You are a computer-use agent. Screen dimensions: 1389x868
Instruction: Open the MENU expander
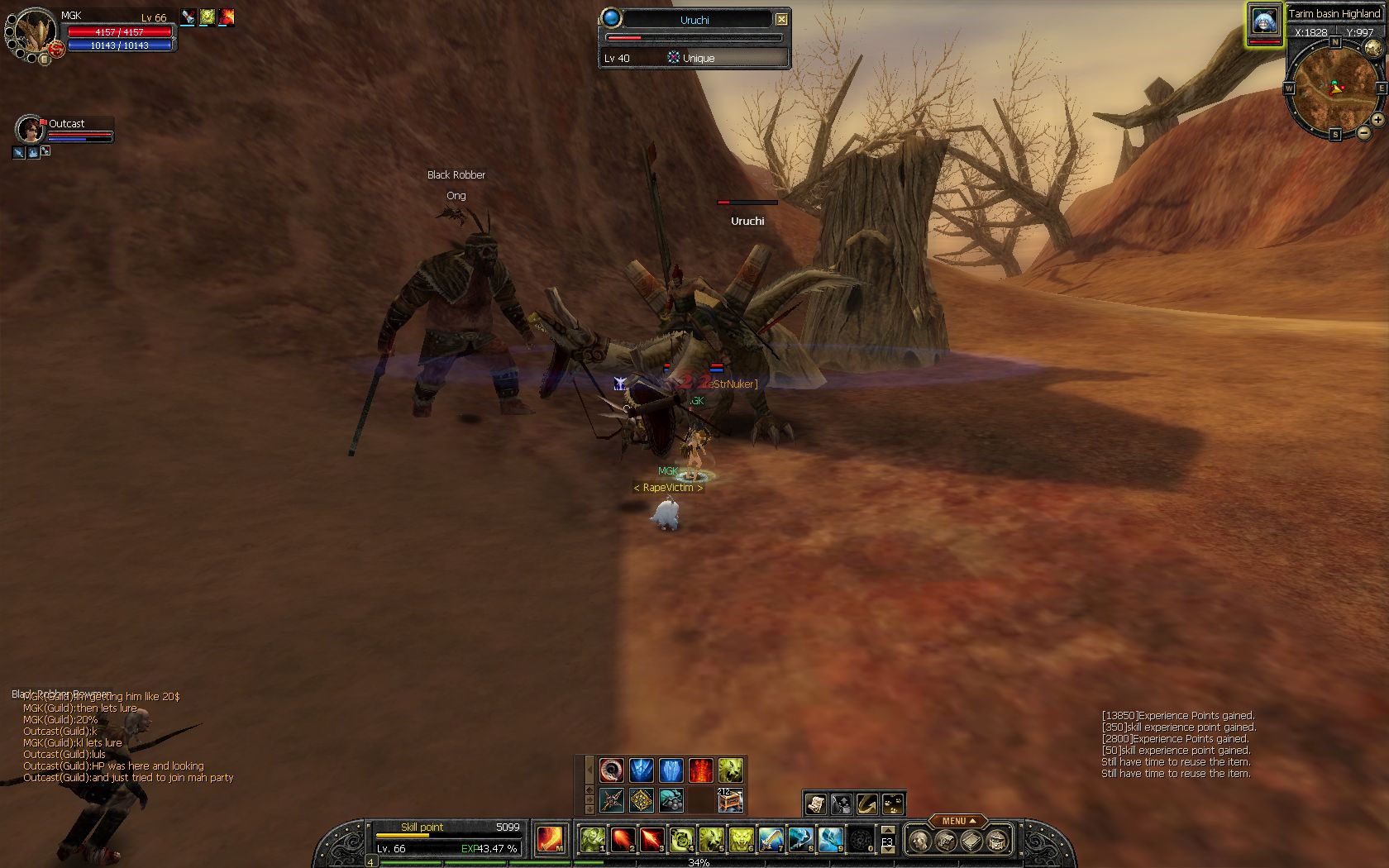(957, 821)
